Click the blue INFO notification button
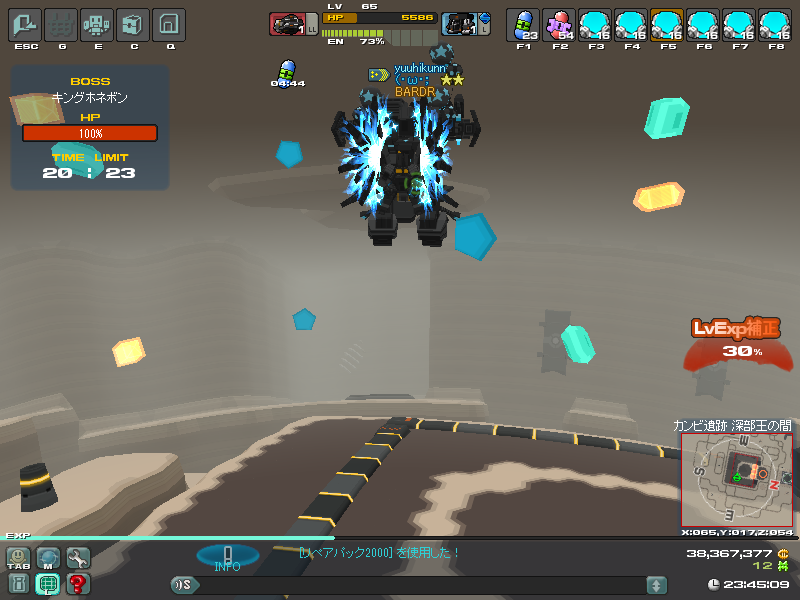This screenshot has width=800, height=600. 227,556
